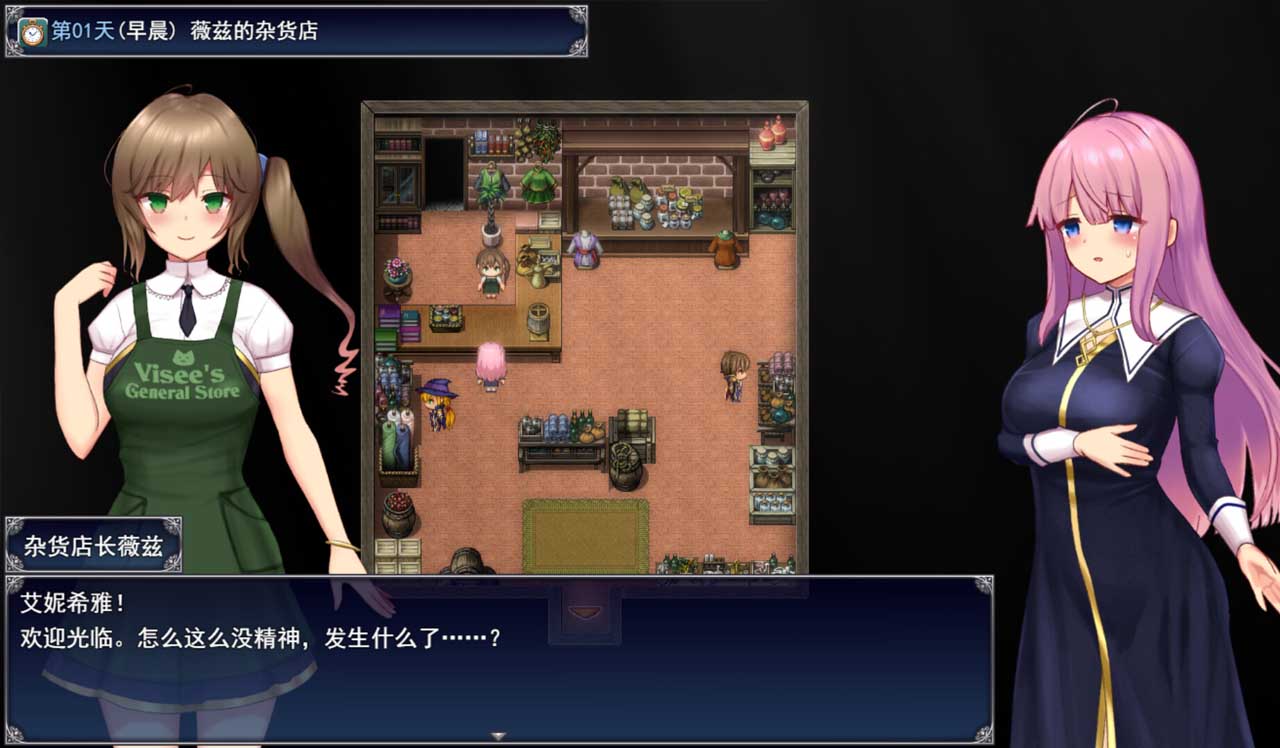Open the dark doorway at the shop's top-left

tap(446, 171)
